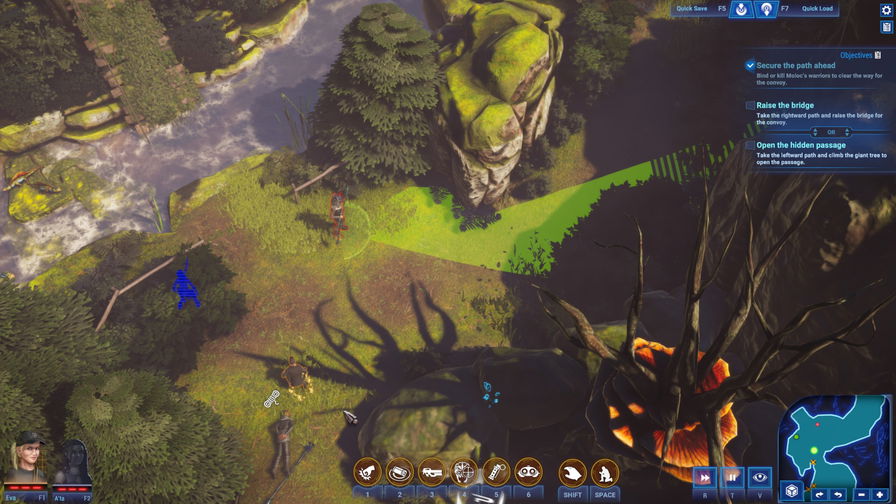The width and height of the screenshot is (896, 504).
Task: Select the Raise the bridge objective
Action: pos(785,105)
